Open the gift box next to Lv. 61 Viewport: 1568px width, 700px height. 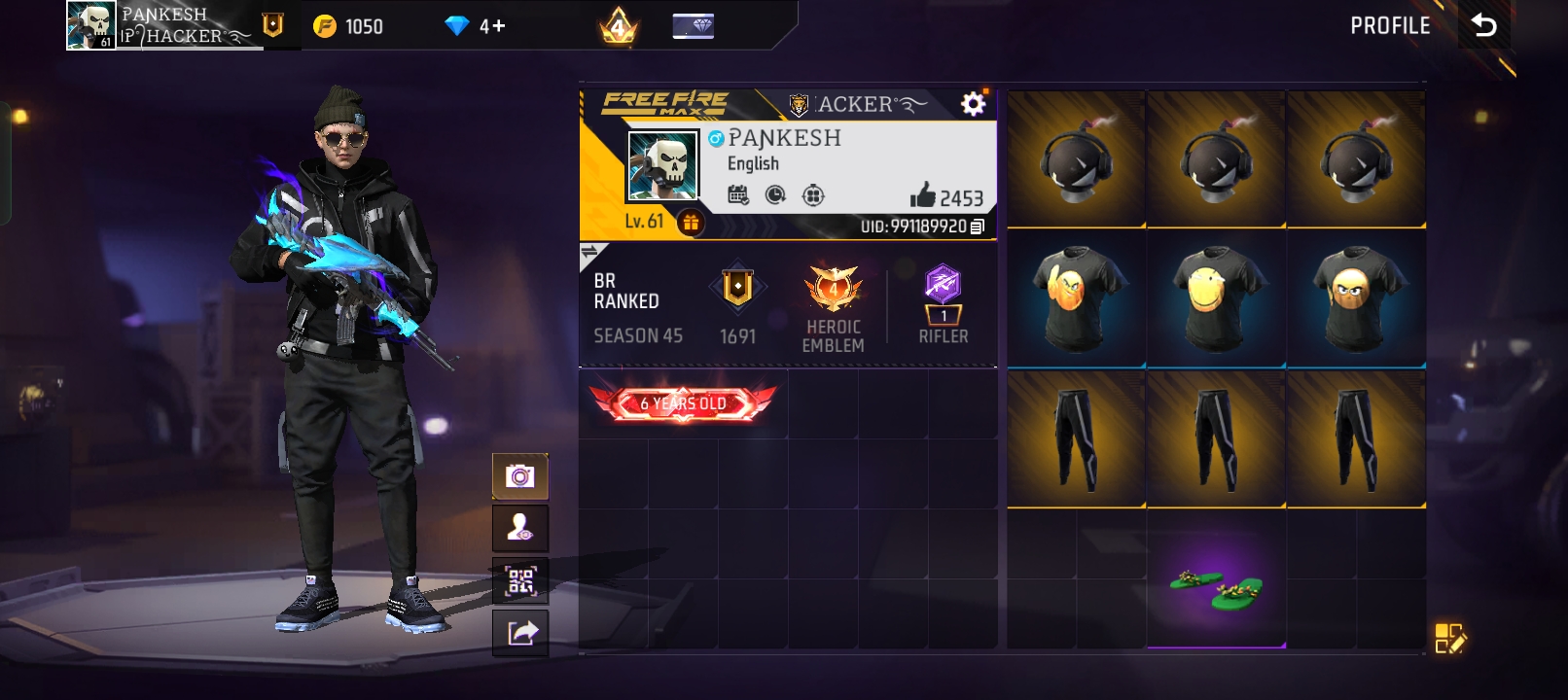[691, 221]
